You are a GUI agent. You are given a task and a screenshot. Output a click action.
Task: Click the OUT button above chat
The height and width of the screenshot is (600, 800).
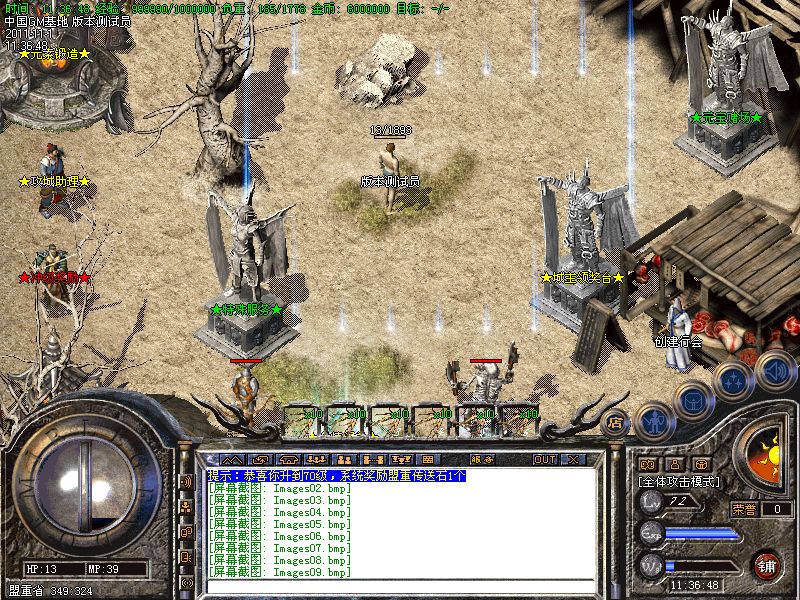pos(545,459)
